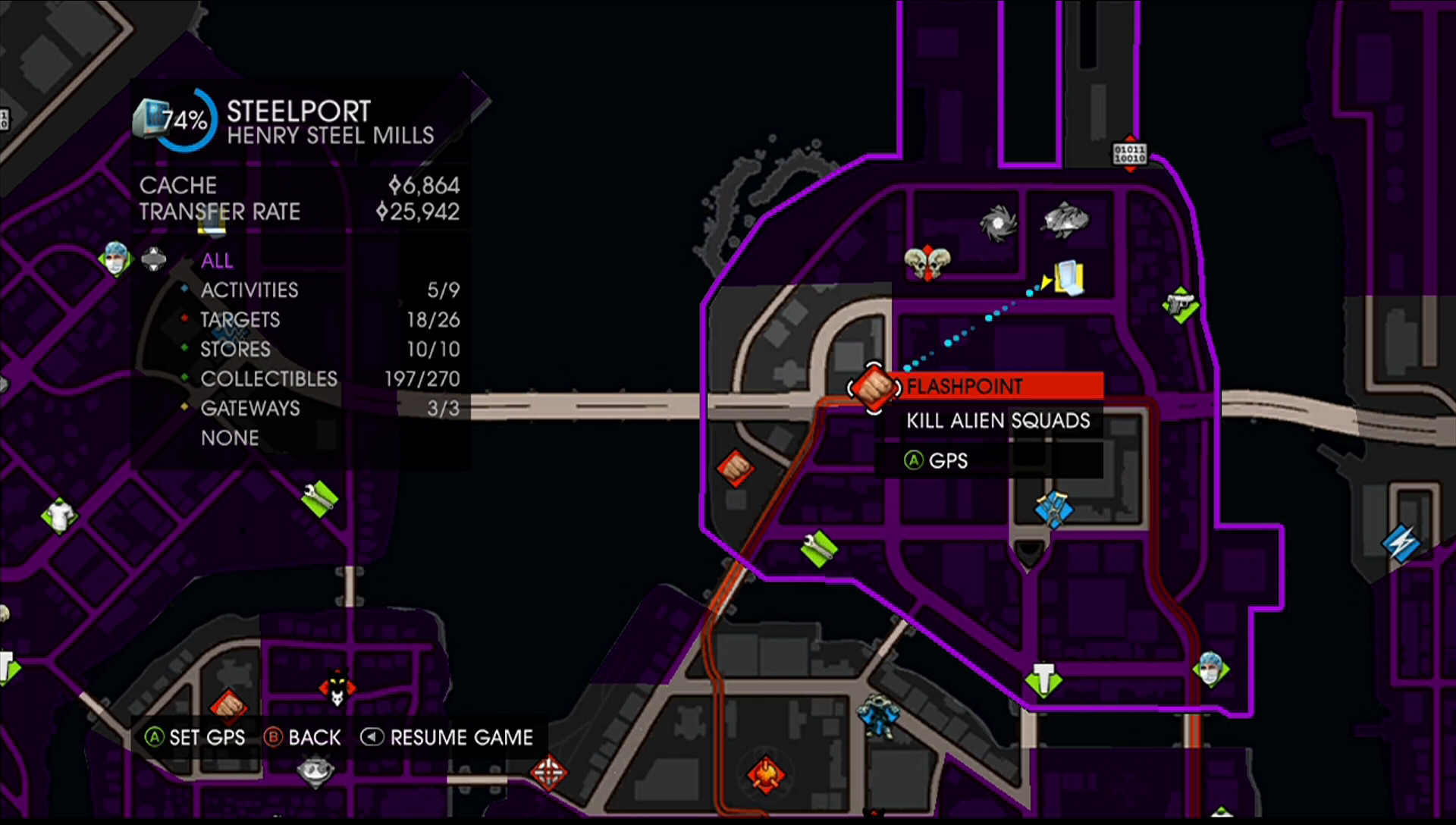Click the d-pad filter cycle control

154,260
